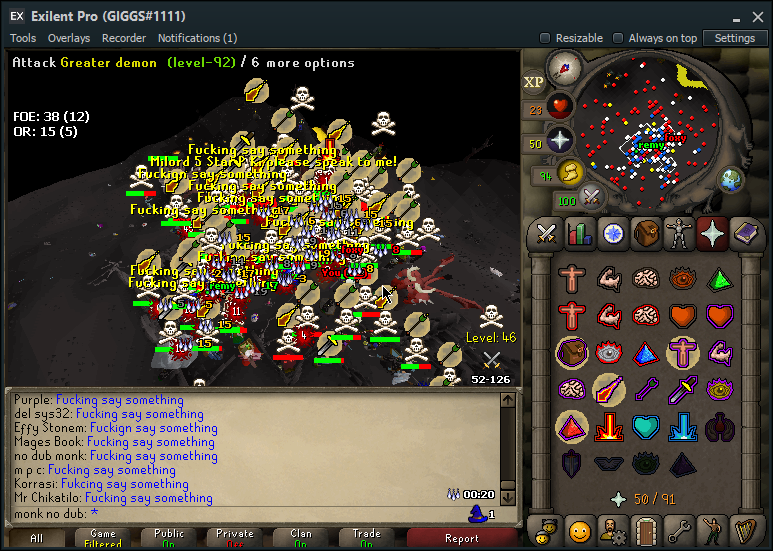Toggle the Resizable checkbox
This screenshot has height=551, width=773.
[545, 38]
